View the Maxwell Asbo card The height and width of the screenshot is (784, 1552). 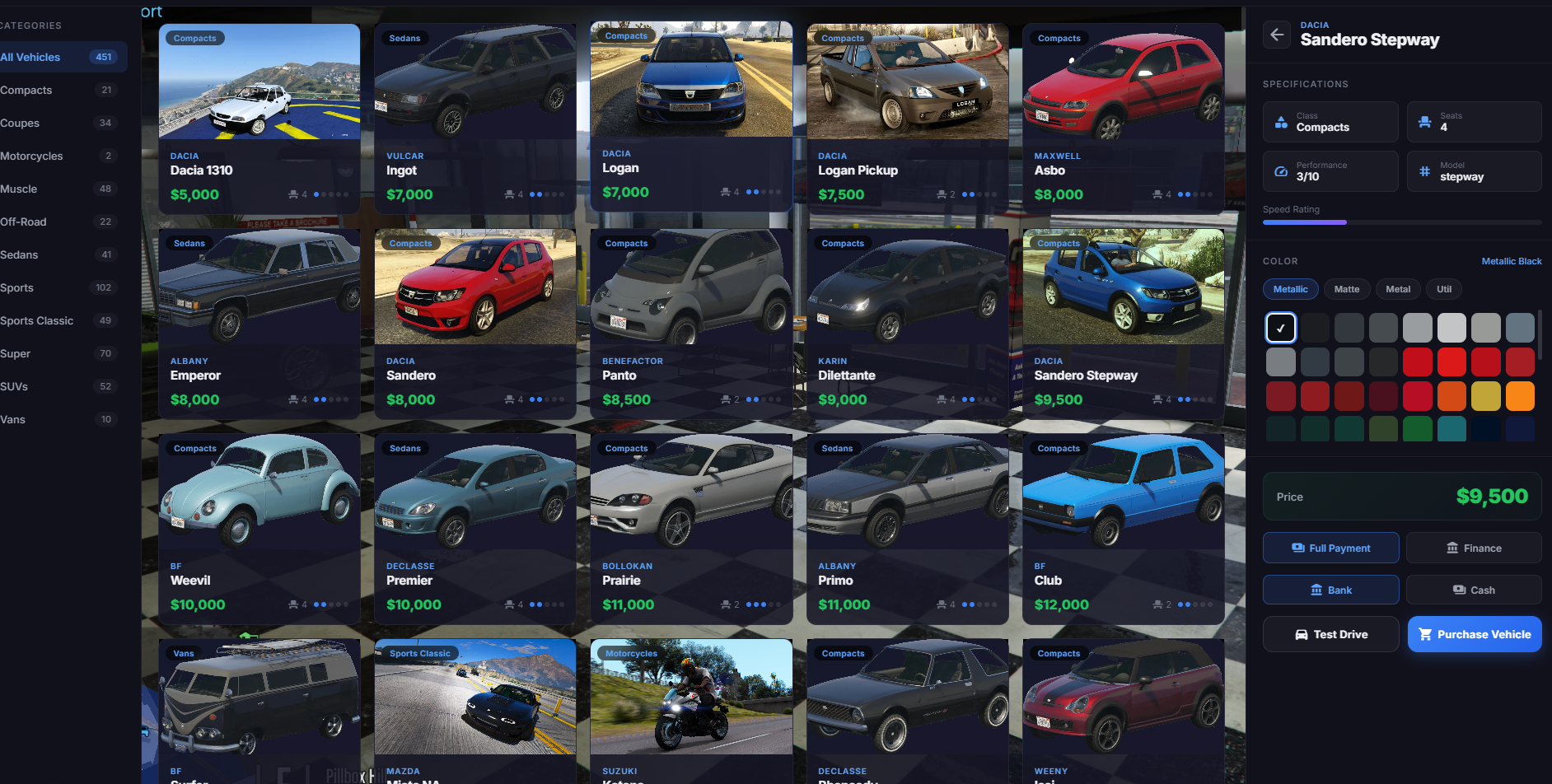pos(1123,119)
